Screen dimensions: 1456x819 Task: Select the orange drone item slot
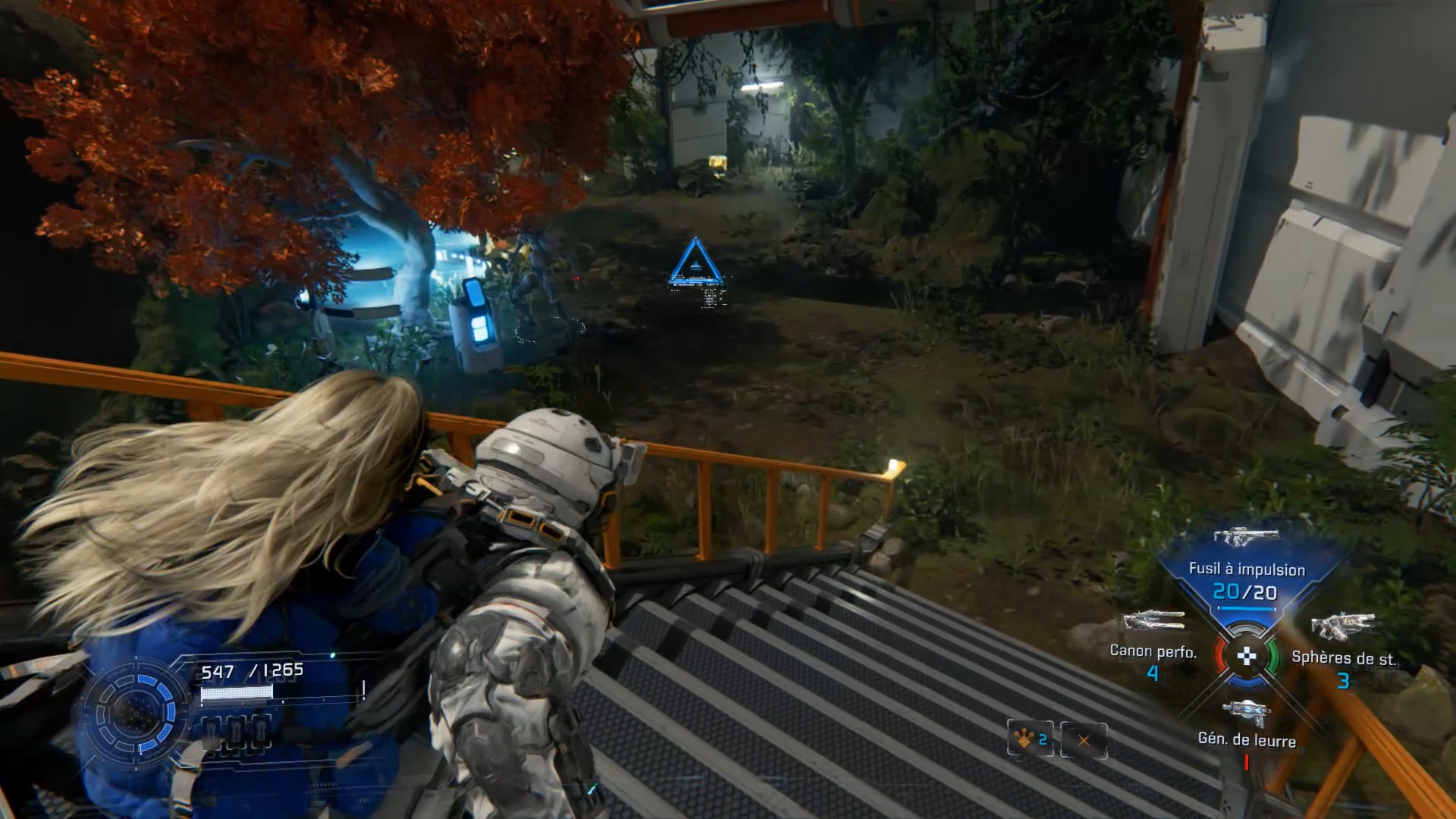[1030, 739]
